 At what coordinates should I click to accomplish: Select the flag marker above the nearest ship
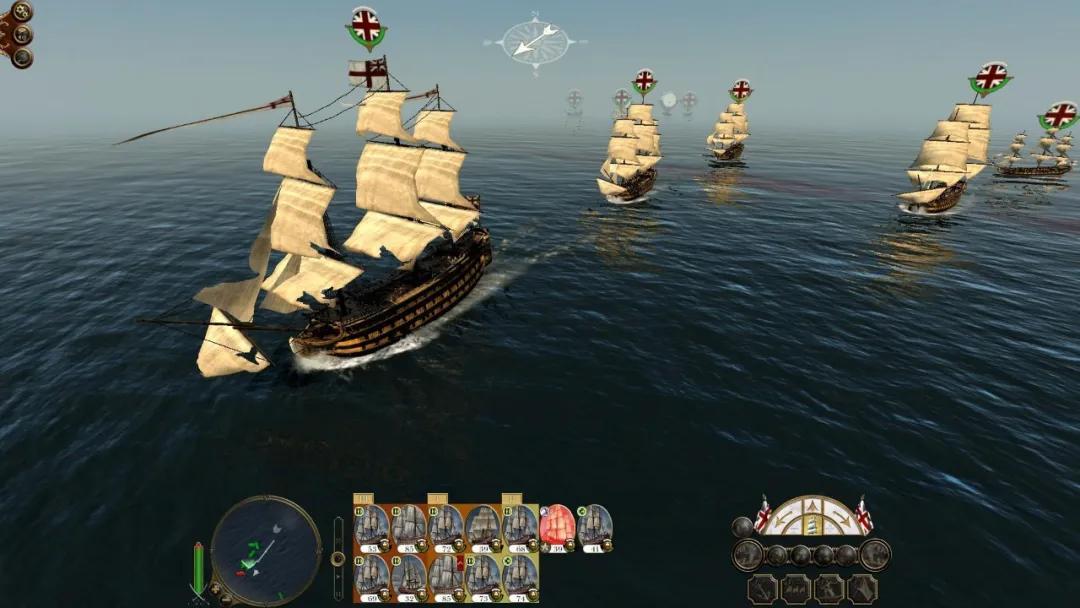coord(367,25)
